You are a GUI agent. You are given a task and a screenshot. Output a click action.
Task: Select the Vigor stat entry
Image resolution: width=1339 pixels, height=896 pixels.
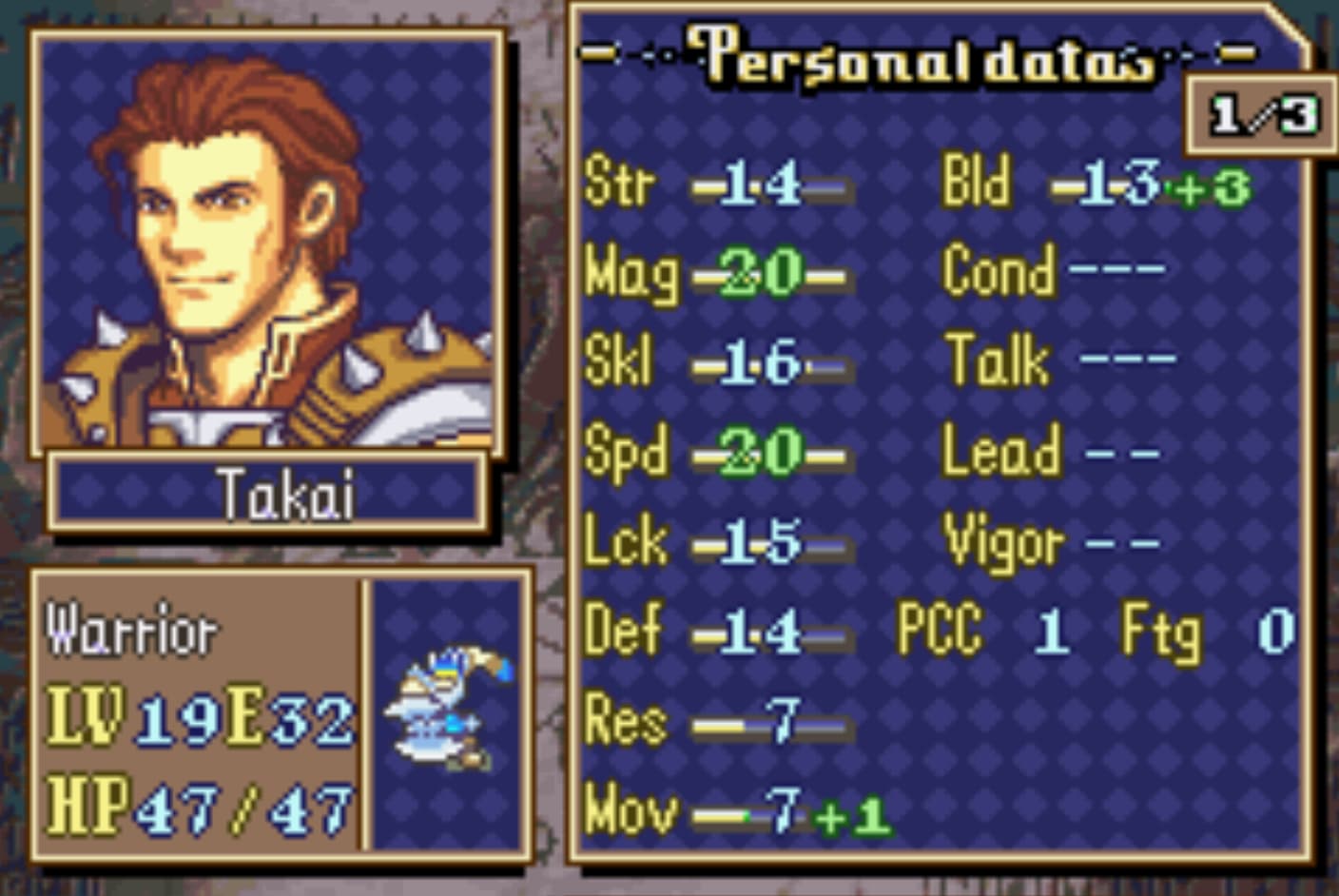(x=1051, y=543)
